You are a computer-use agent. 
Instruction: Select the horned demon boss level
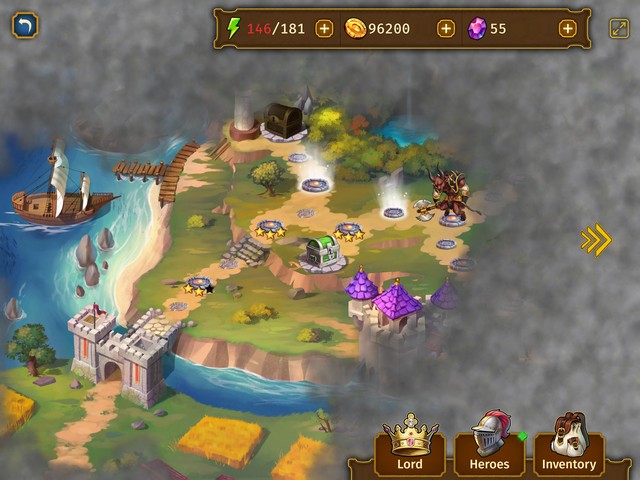[449, 195]
